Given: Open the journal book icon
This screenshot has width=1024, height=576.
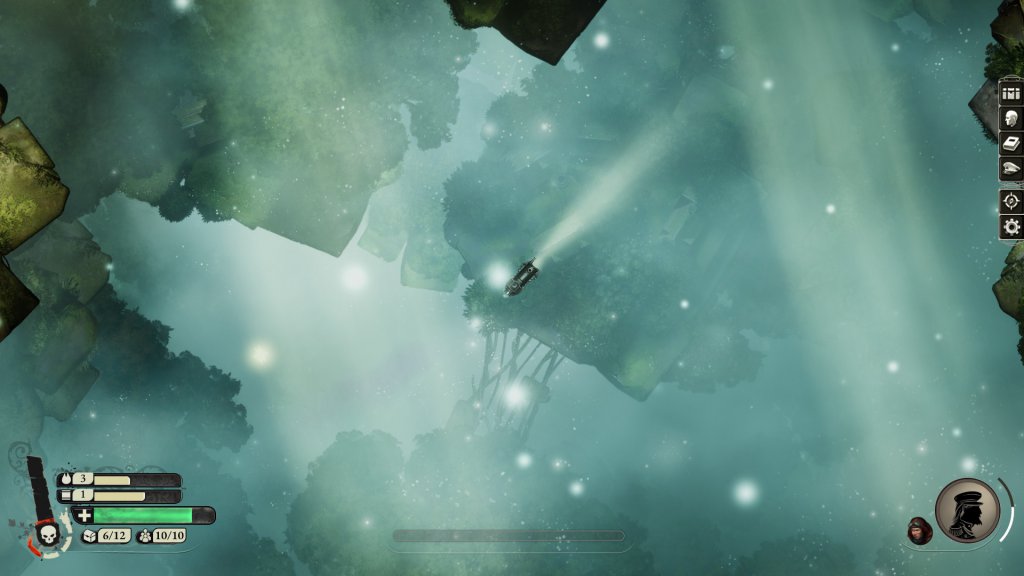Looking at the screenshot, I should (x=1011, y=144).
